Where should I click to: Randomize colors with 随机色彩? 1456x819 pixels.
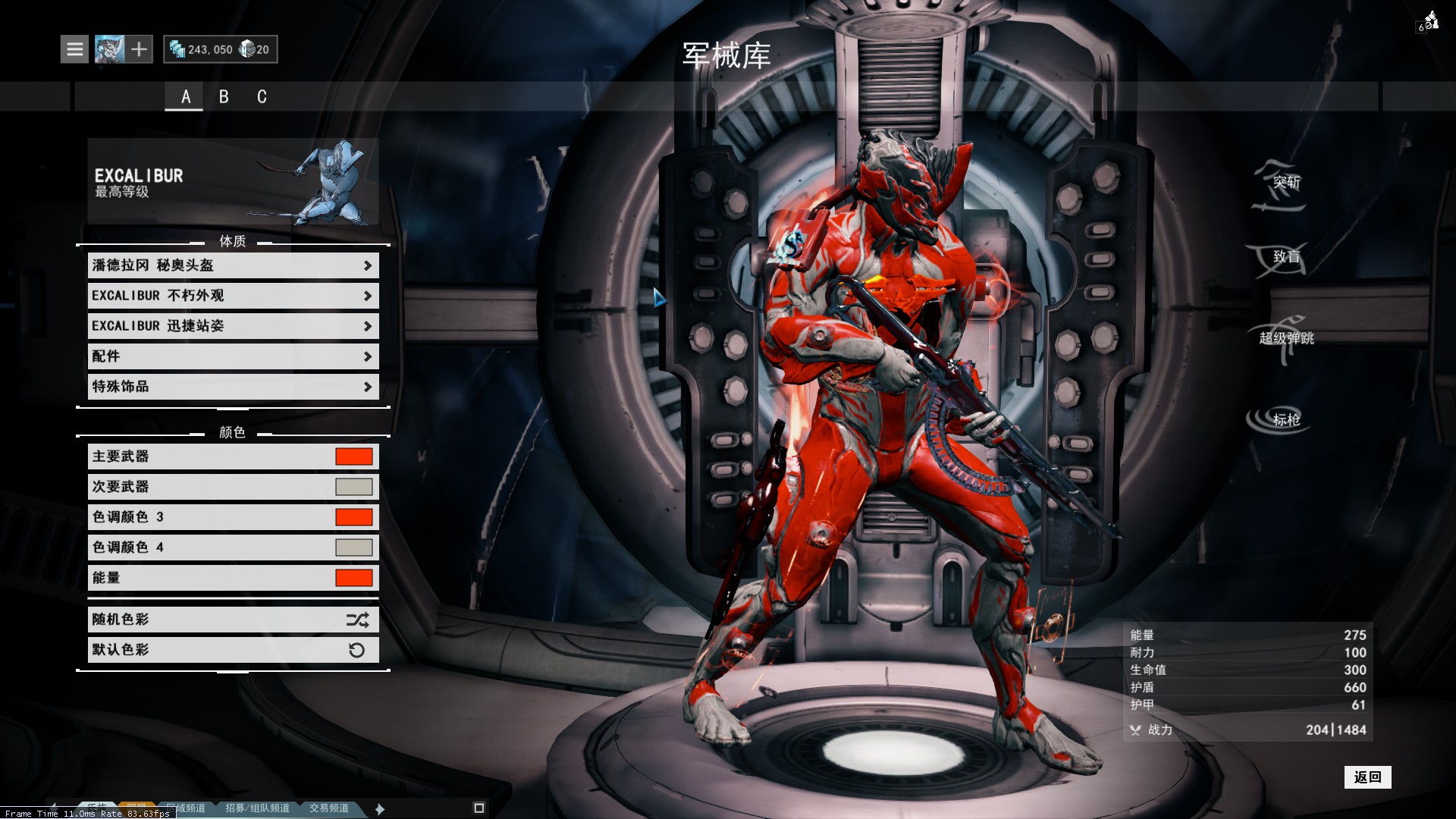click(233, 620)
